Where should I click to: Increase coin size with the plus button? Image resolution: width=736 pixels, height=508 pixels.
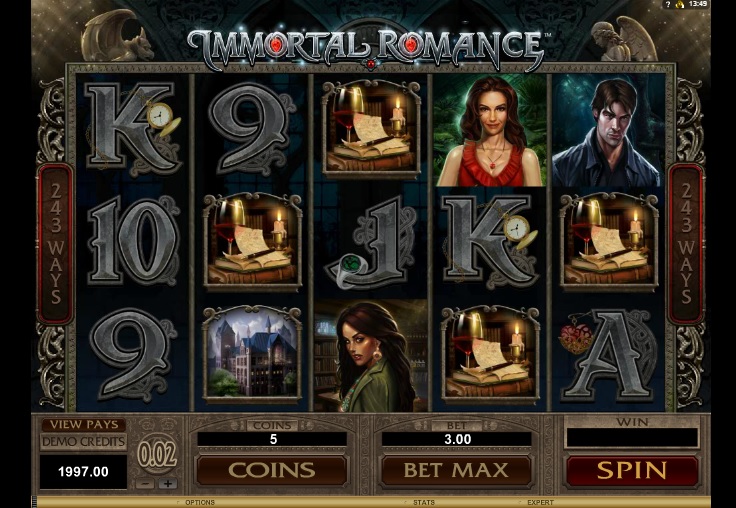point(168,483)
